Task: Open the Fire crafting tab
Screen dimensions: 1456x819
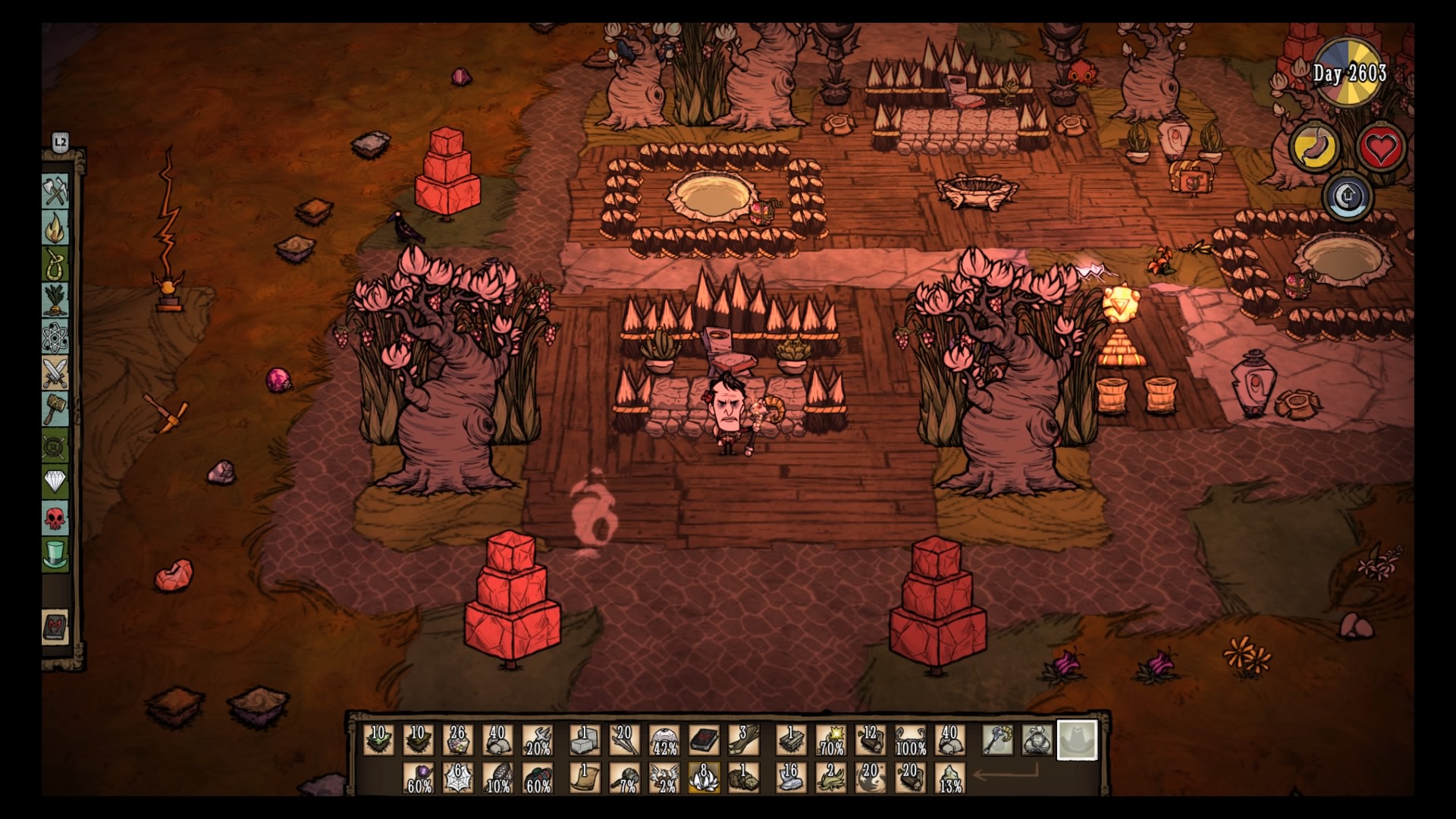Action: [x=55, y=227]
